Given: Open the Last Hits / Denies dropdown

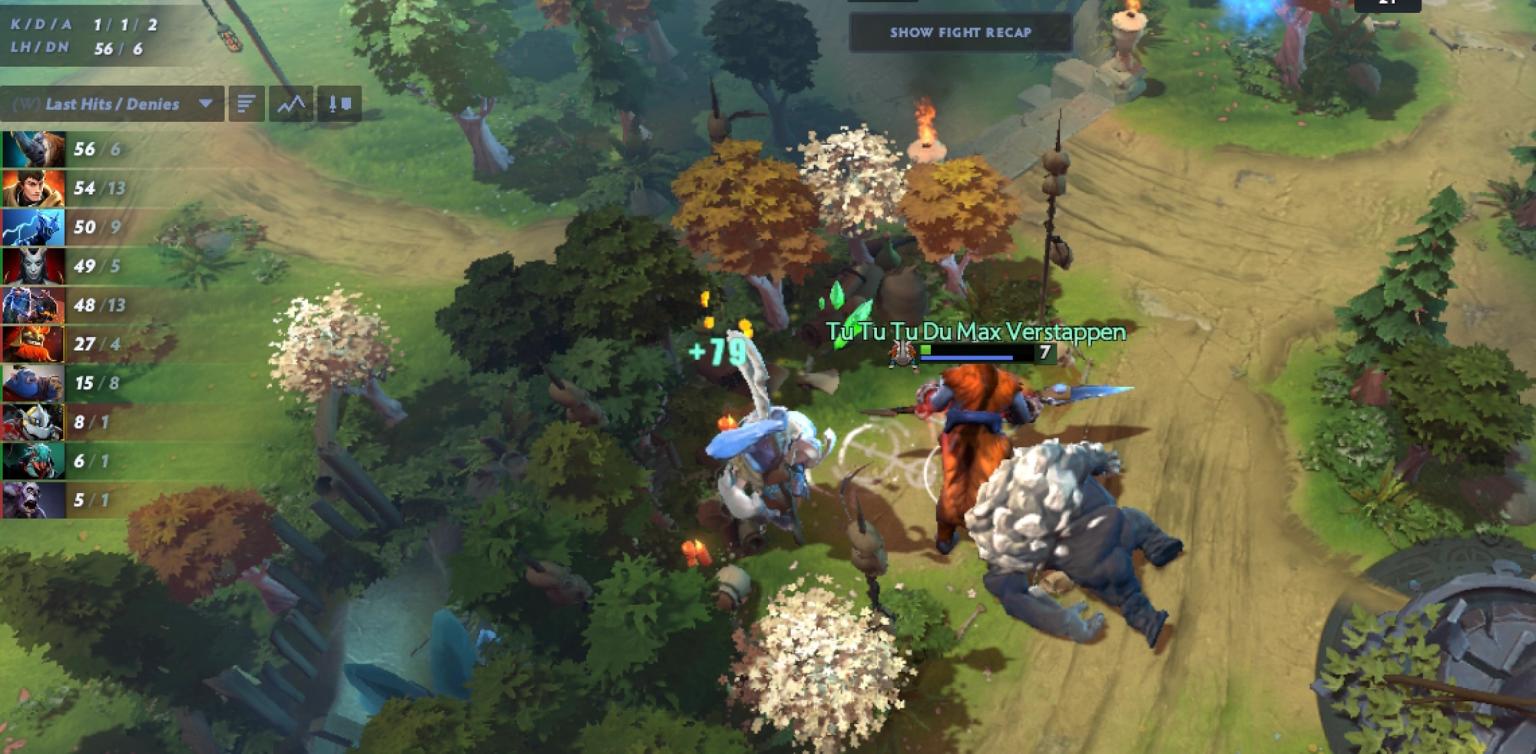Looking at the screenshot, I should point(112,103).
